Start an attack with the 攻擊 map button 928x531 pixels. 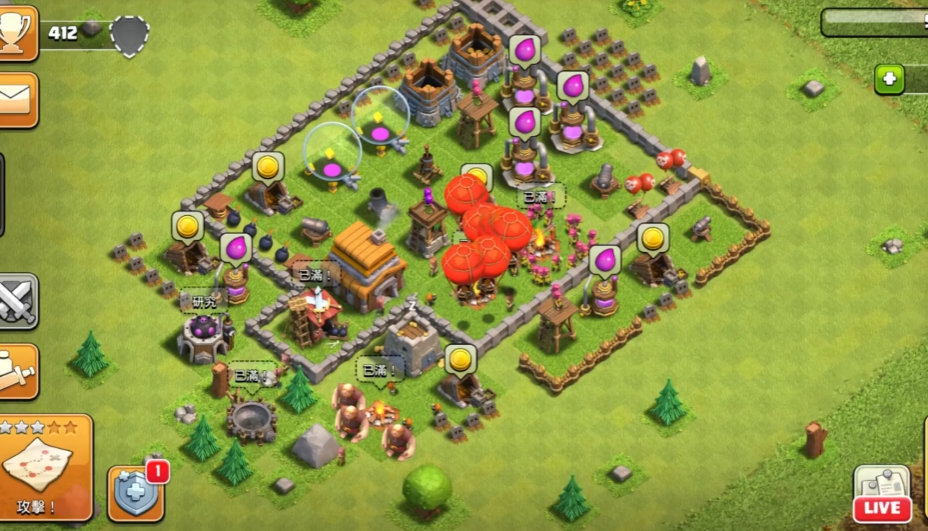coord(44,467)
